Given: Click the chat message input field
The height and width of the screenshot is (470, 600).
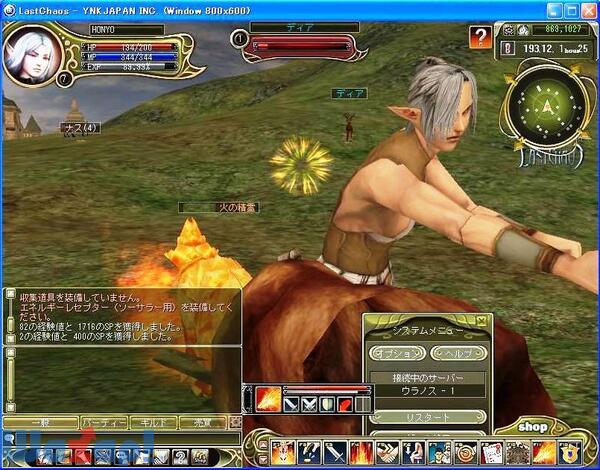Looking at the screenshot, I should (120, 439).
